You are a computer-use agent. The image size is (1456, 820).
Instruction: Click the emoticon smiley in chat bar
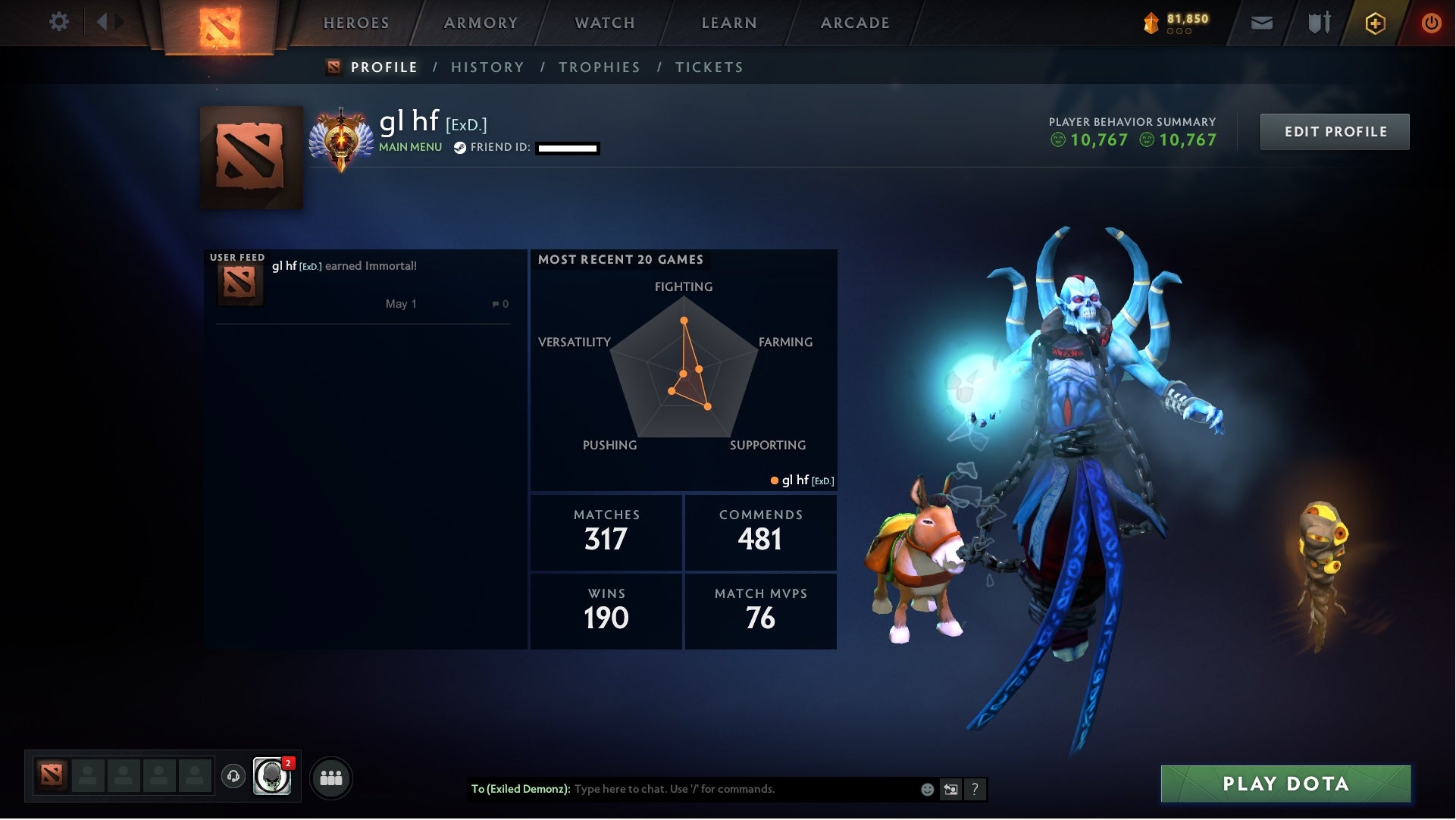point(926,789)
